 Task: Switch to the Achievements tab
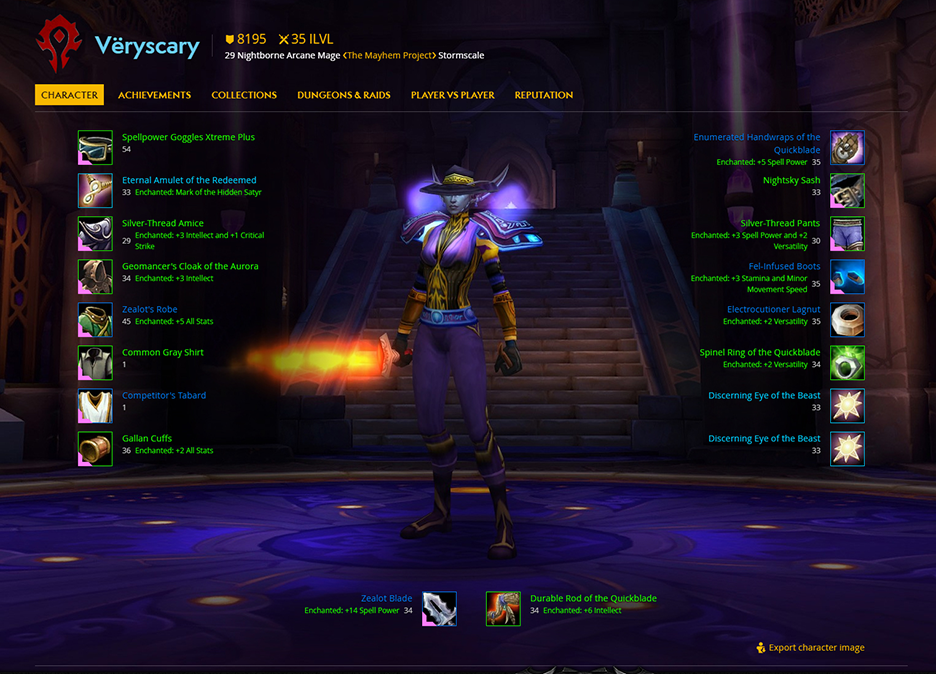pyautogui.click(x=154, y=95)
